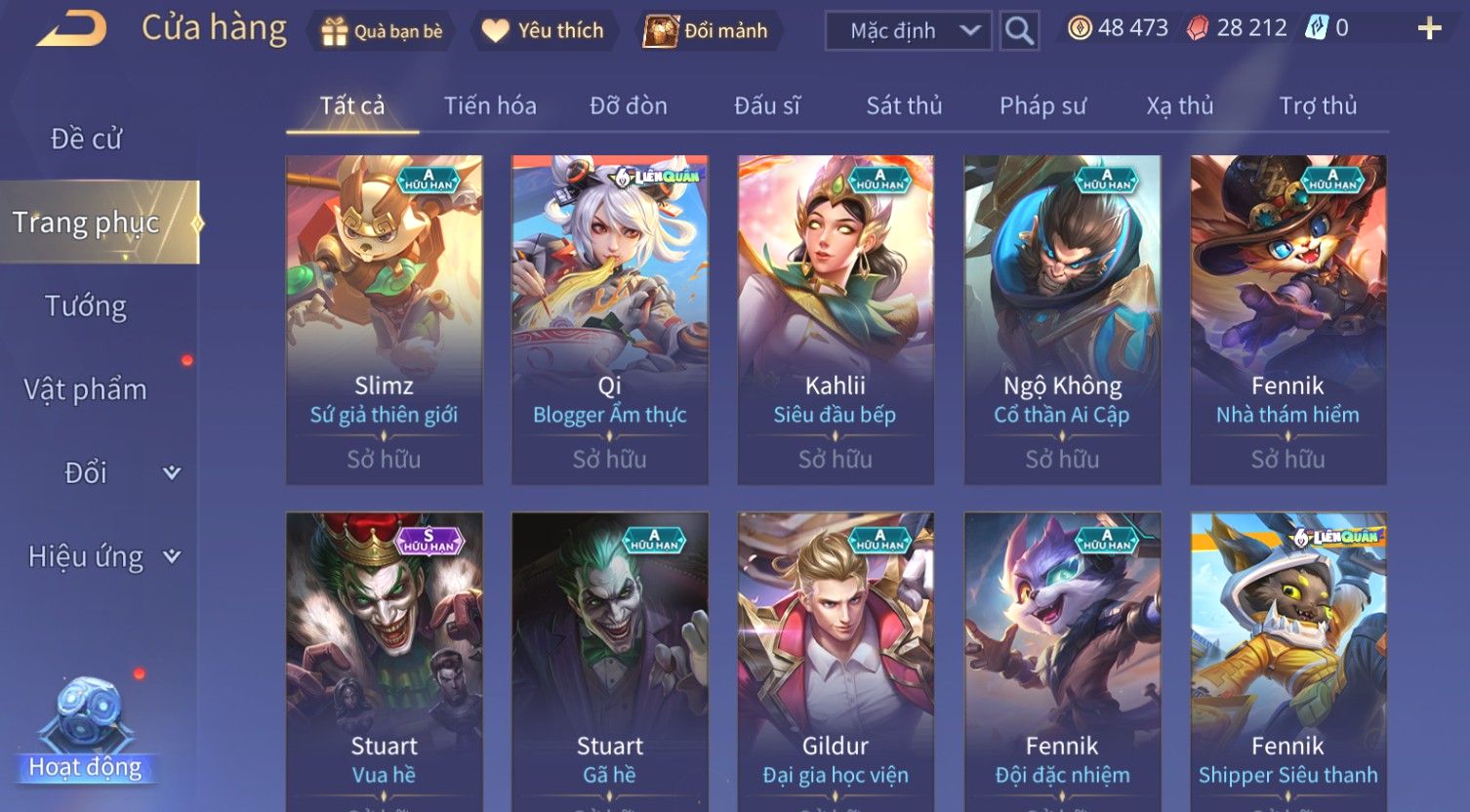Choose the Stuart Vua hề skin card
Viewport: 1470px width, 812px height.
click(x=384, y=662)
